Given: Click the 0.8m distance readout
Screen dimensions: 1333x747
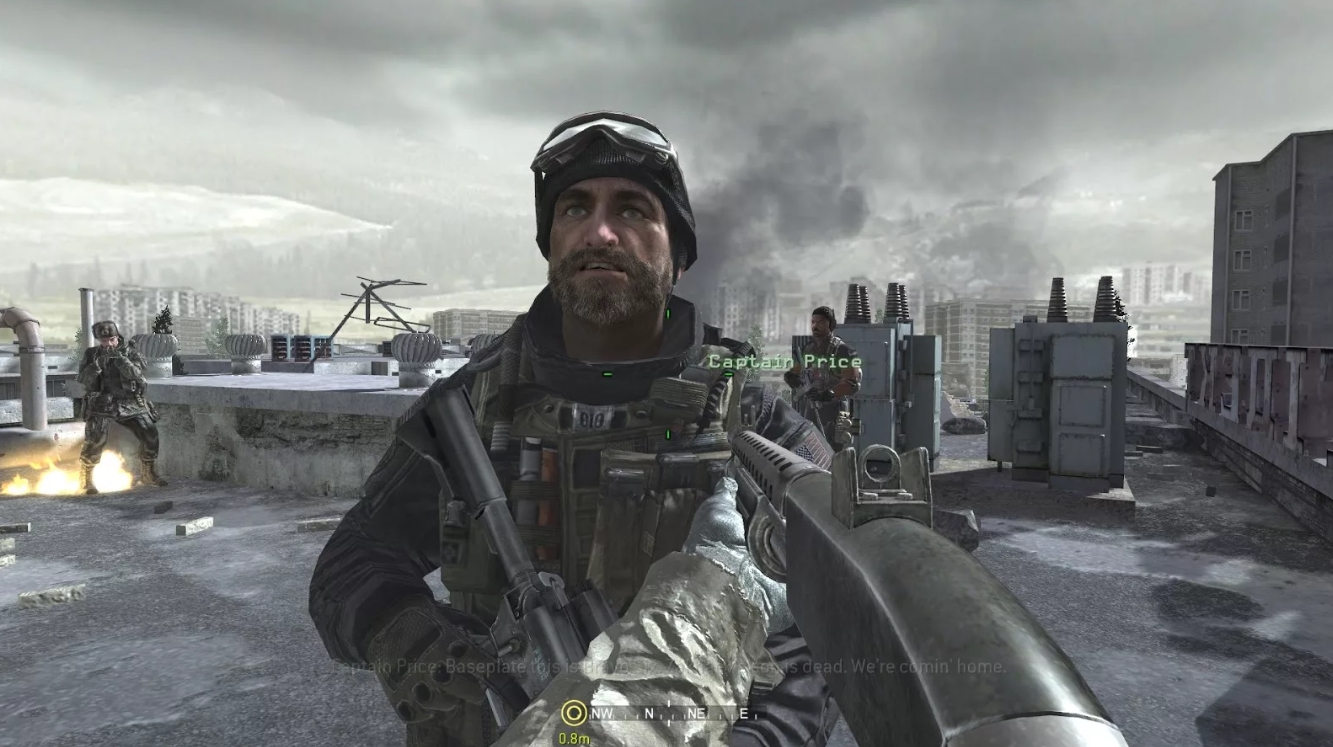Looking at the screenshot, I should point(576,739).
